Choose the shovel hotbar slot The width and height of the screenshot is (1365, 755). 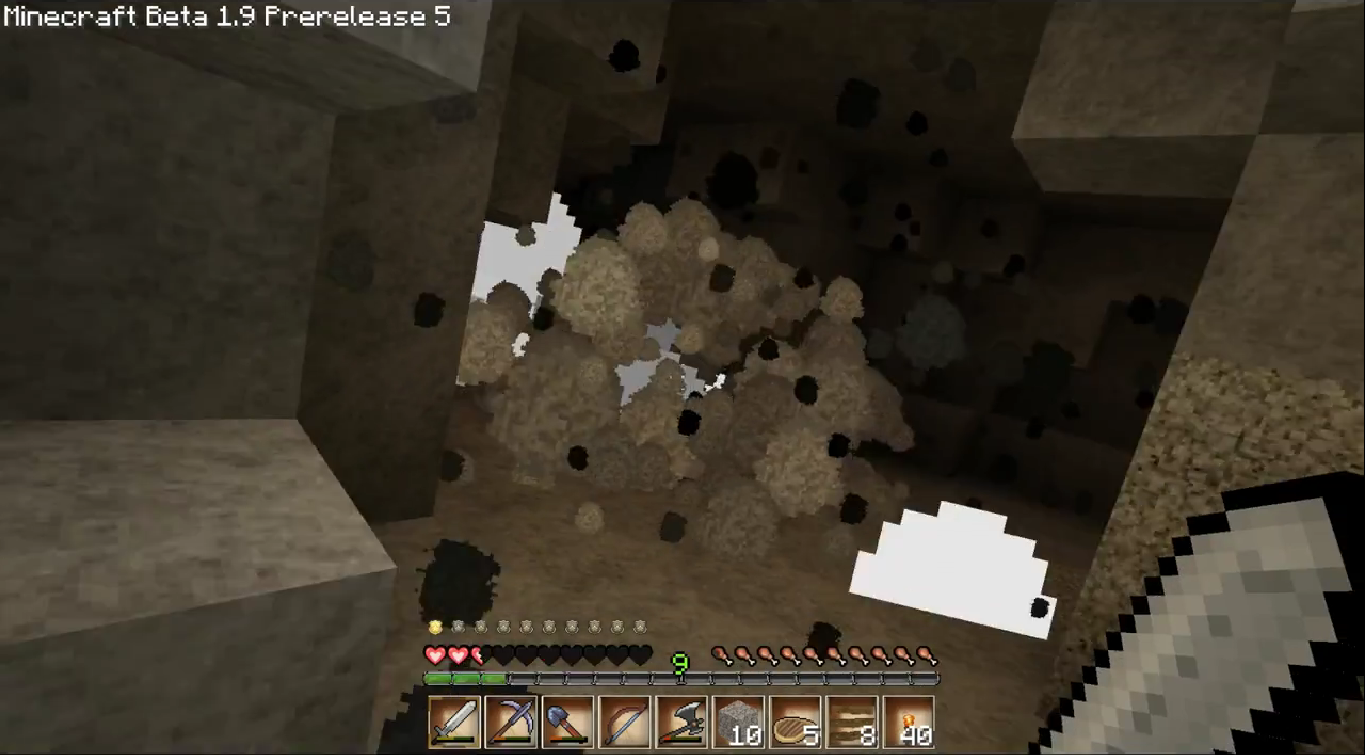point(568,721)
